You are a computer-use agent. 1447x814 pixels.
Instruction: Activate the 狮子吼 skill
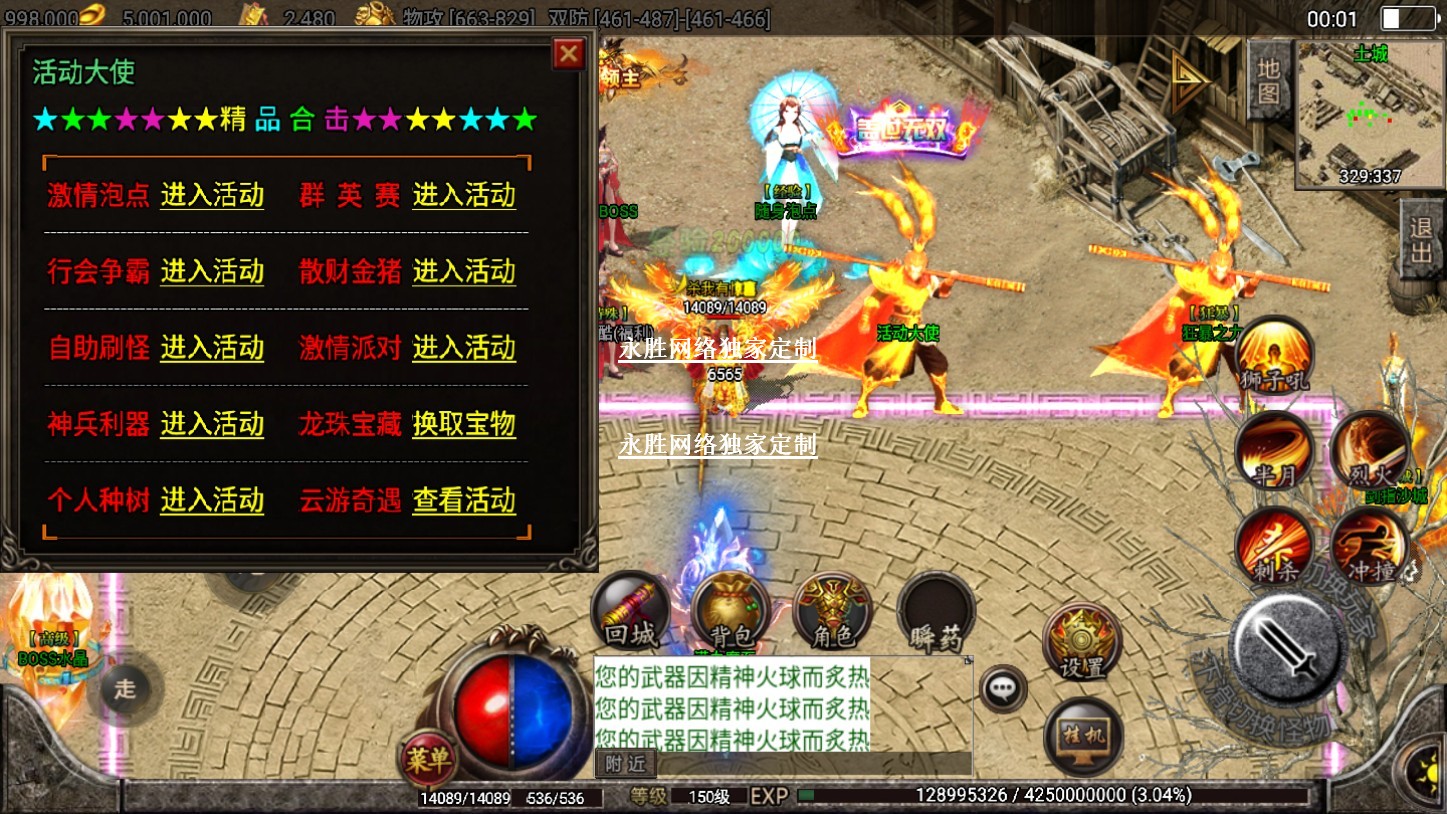(x=1274, y=355)
